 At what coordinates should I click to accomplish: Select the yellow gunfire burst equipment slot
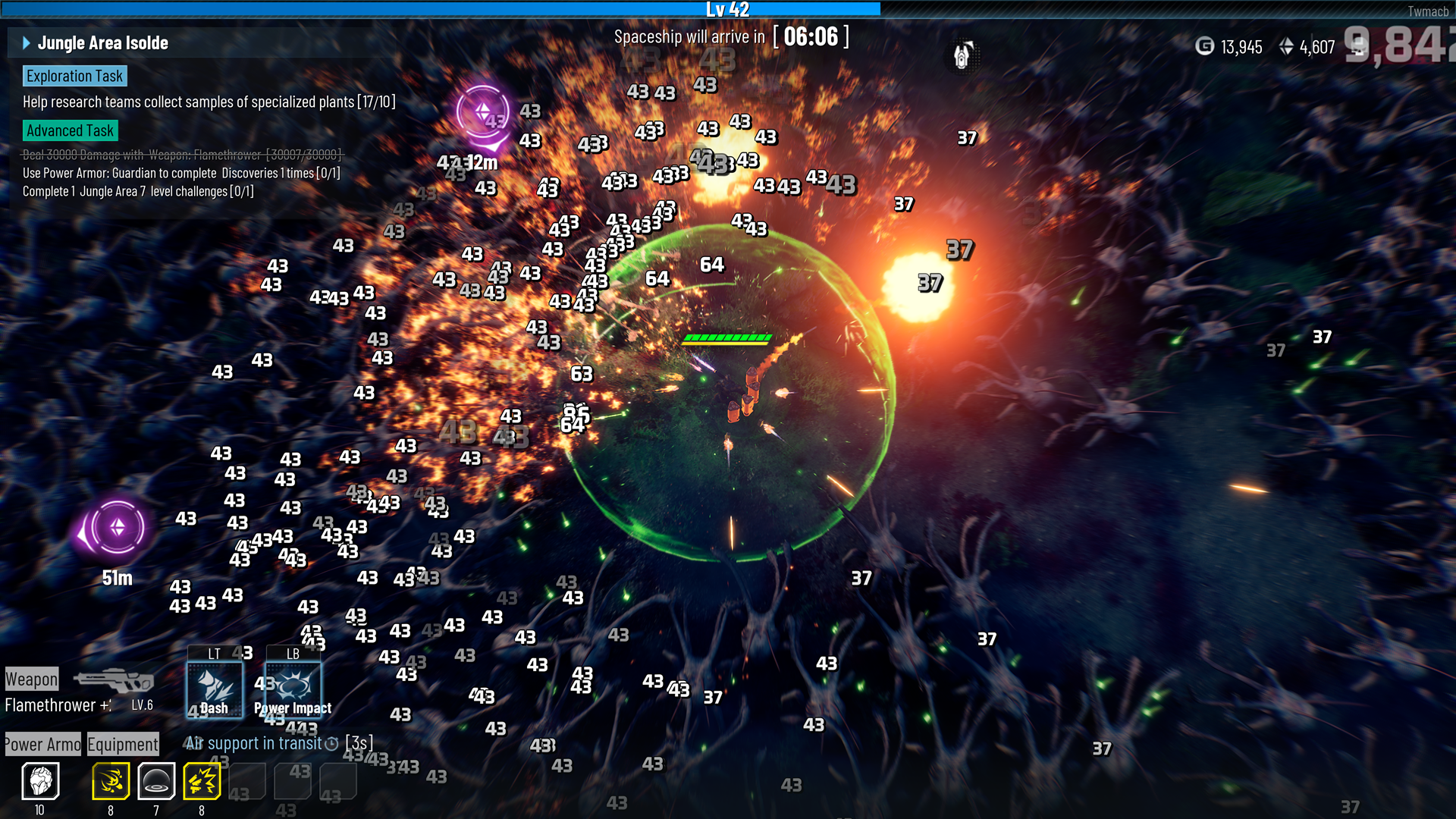[202, 781]
